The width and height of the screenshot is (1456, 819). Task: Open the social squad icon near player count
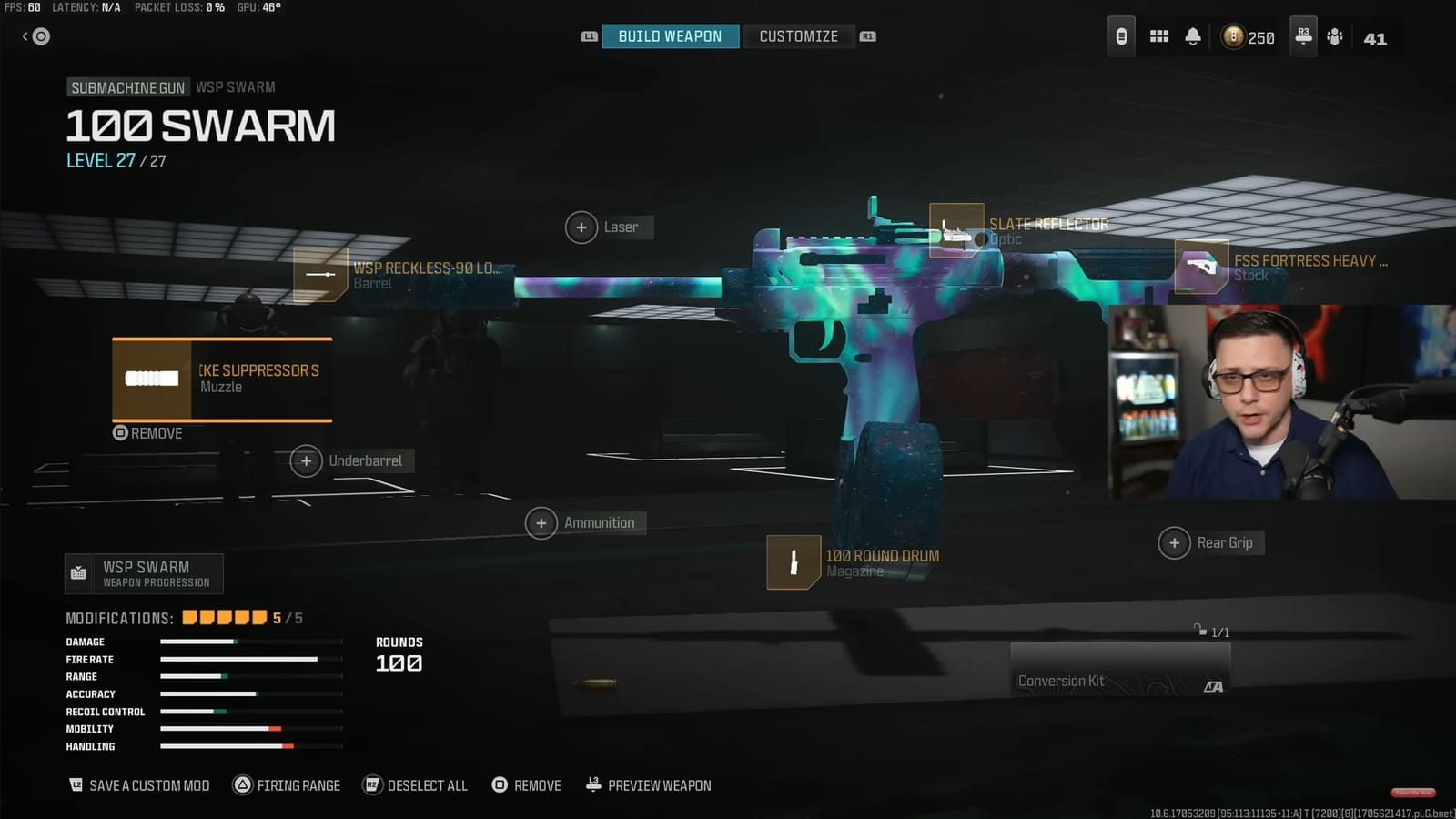tap(1334, 36)
